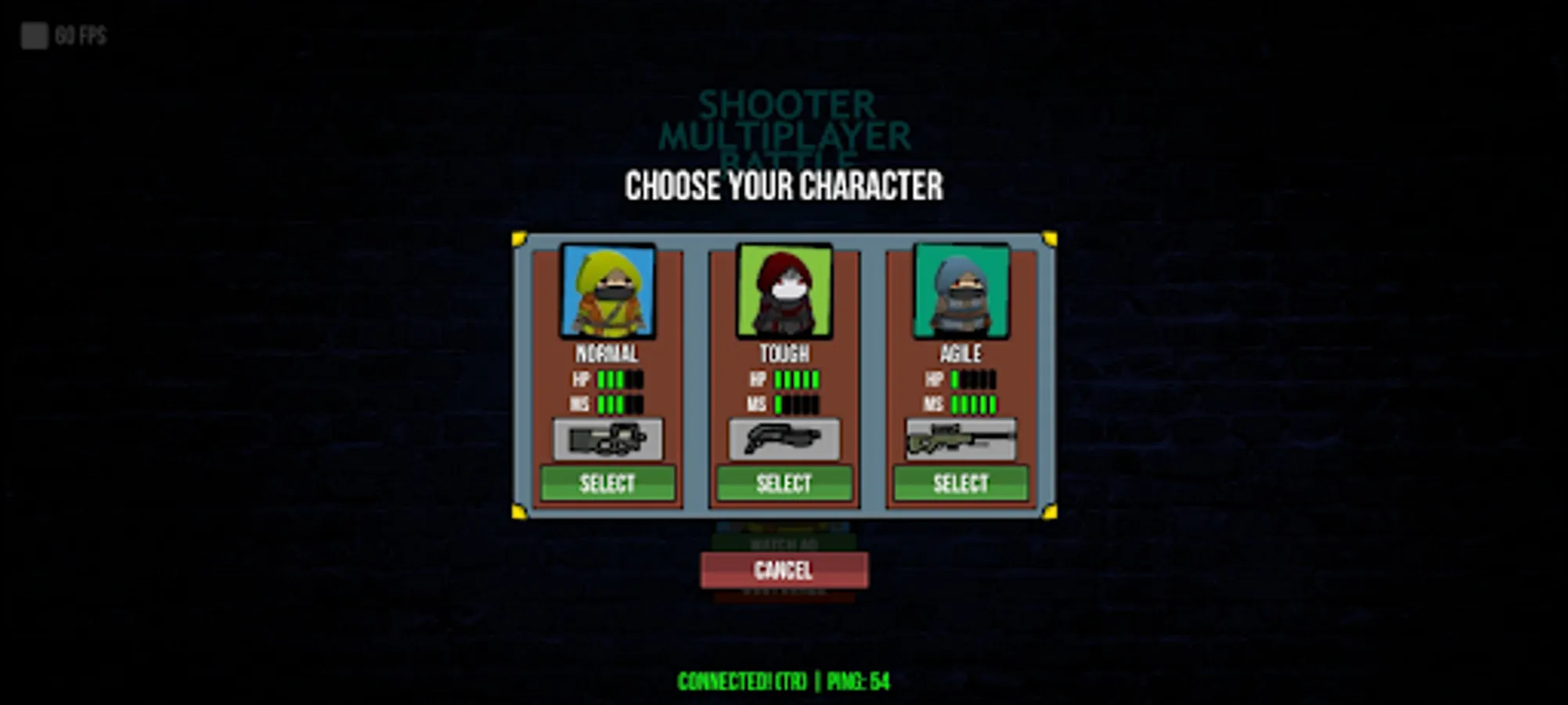Click the CONNECTED! (TR) status text
Screen dimensions: 1568x705
pos(741,682)
